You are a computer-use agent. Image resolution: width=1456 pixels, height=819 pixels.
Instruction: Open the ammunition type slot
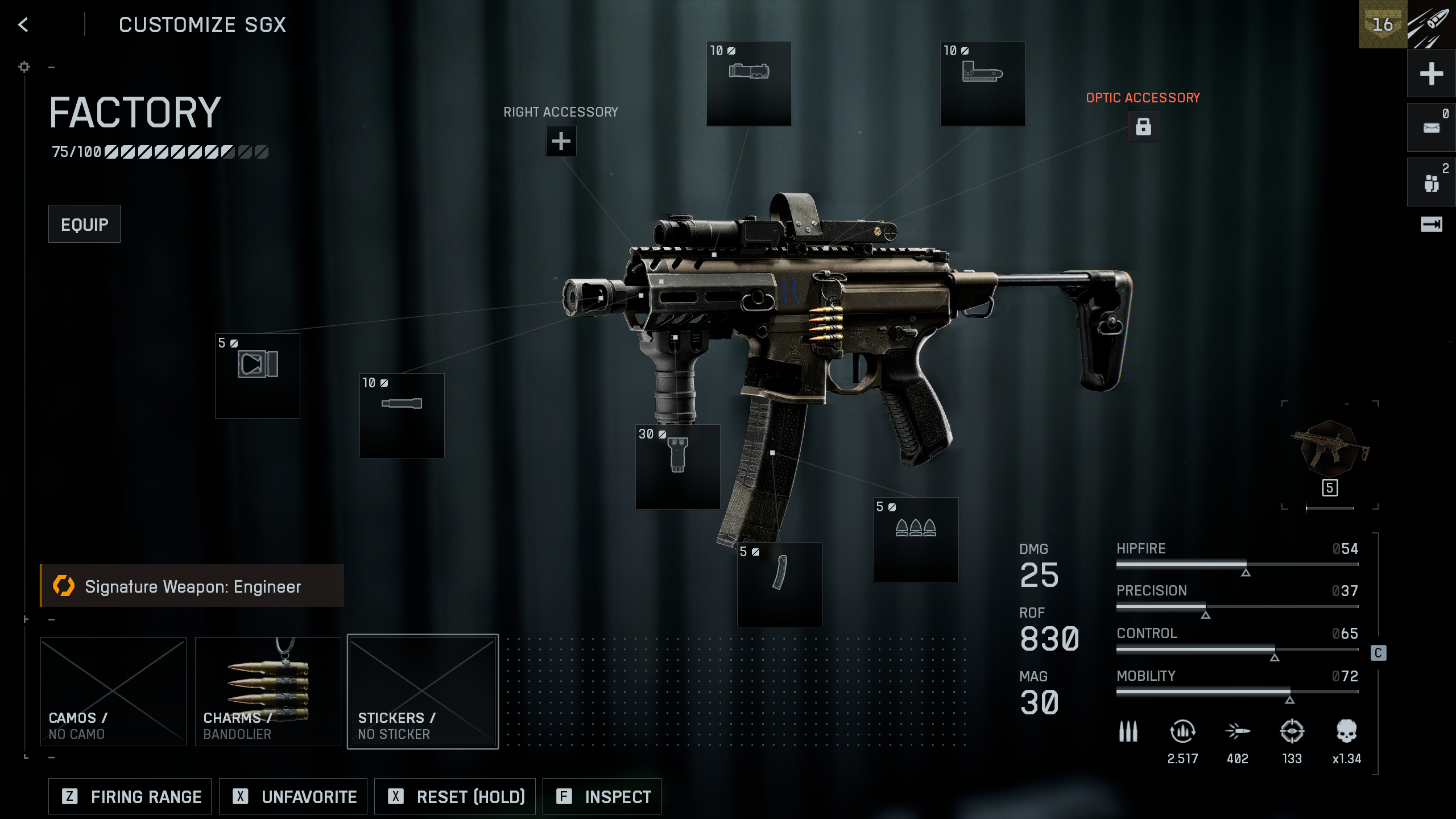pyautogui.click(x=916, y=539)
